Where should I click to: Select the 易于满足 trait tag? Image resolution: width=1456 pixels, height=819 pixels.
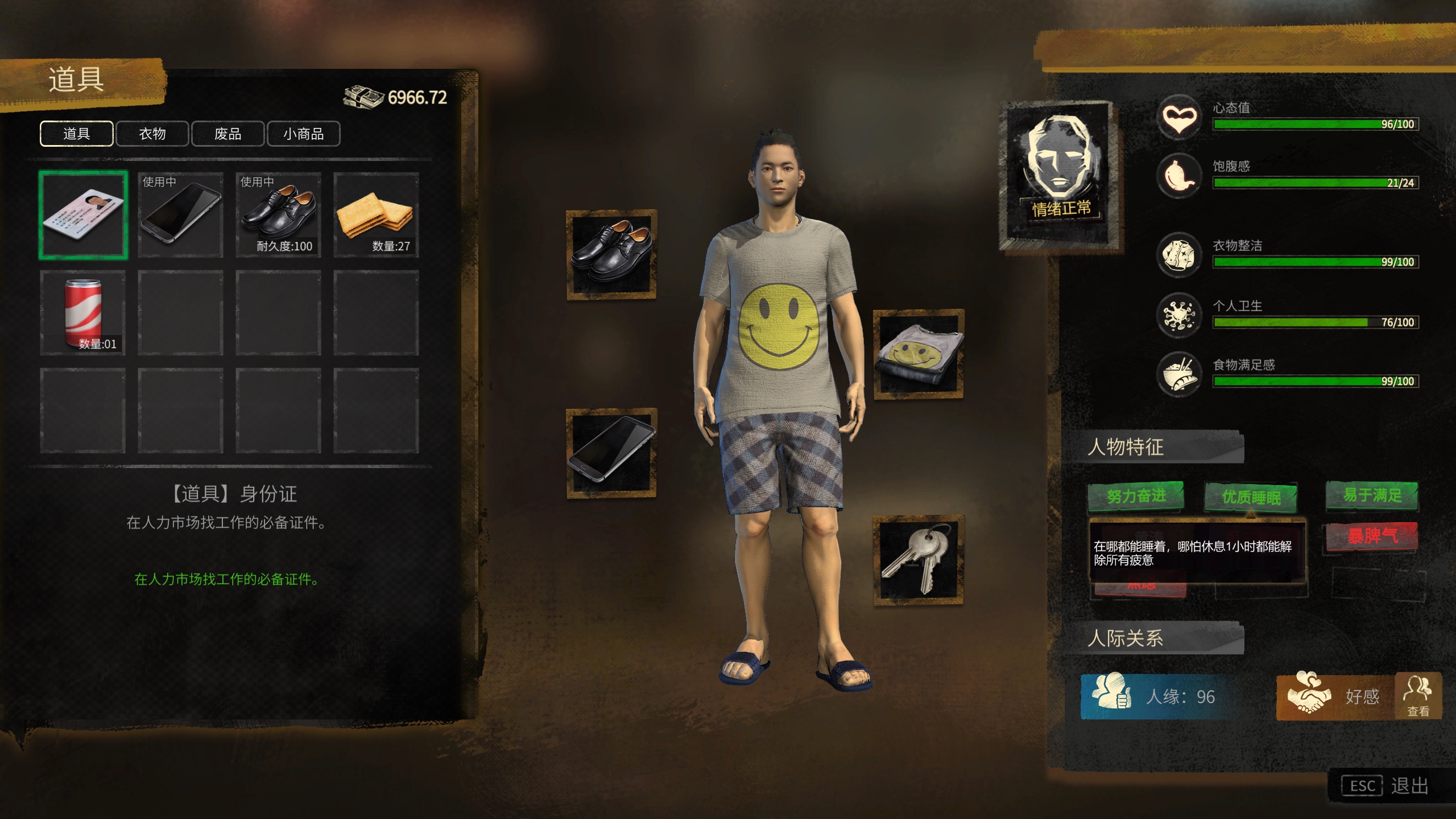[1372, 495]
